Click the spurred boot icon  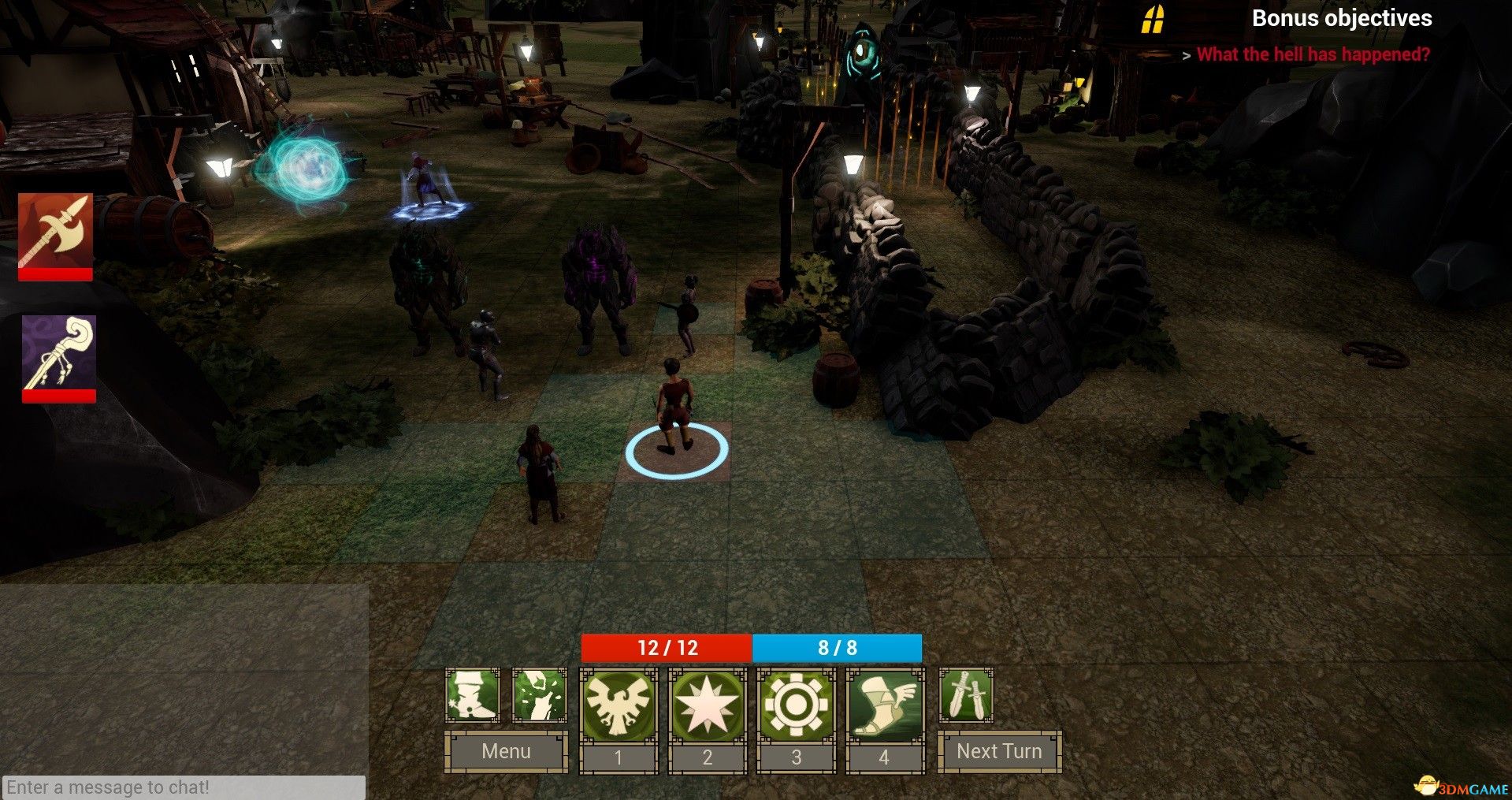pyautogui.click(x=472, y=695)
